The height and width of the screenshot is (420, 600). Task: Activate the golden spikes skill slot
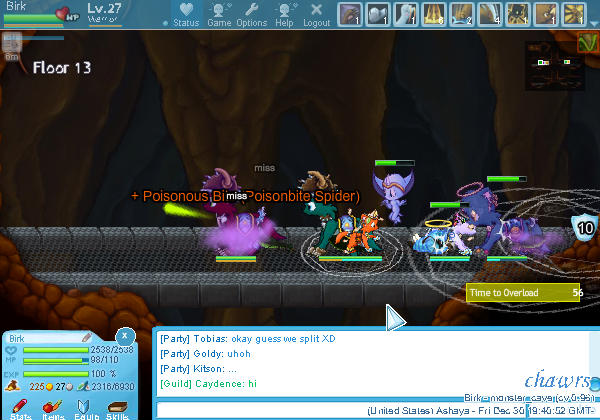coord(436,14)
